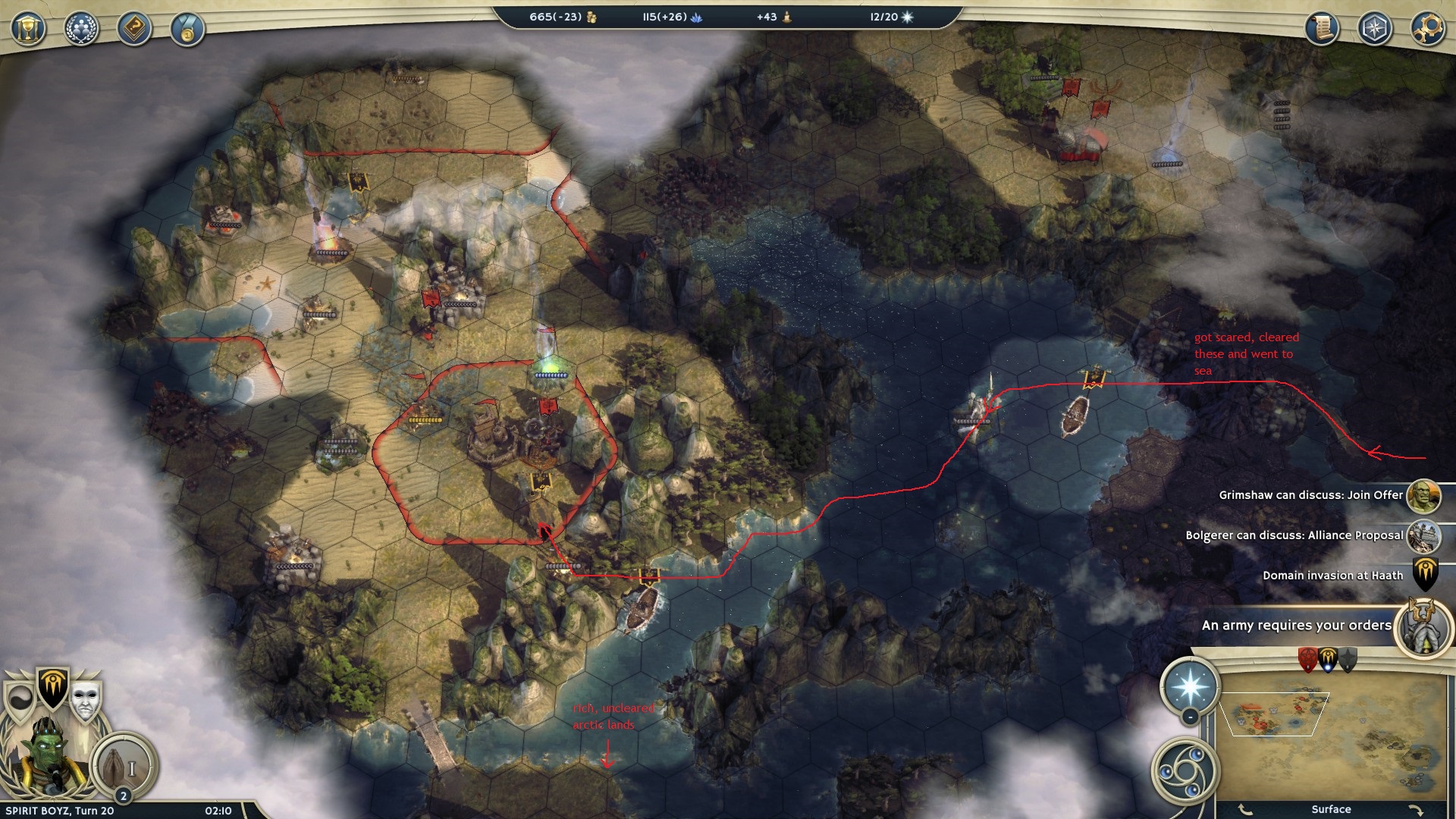Click the white mask shield emblem
Viewport: 1456px width, 819px height.
tap(86, 699)
